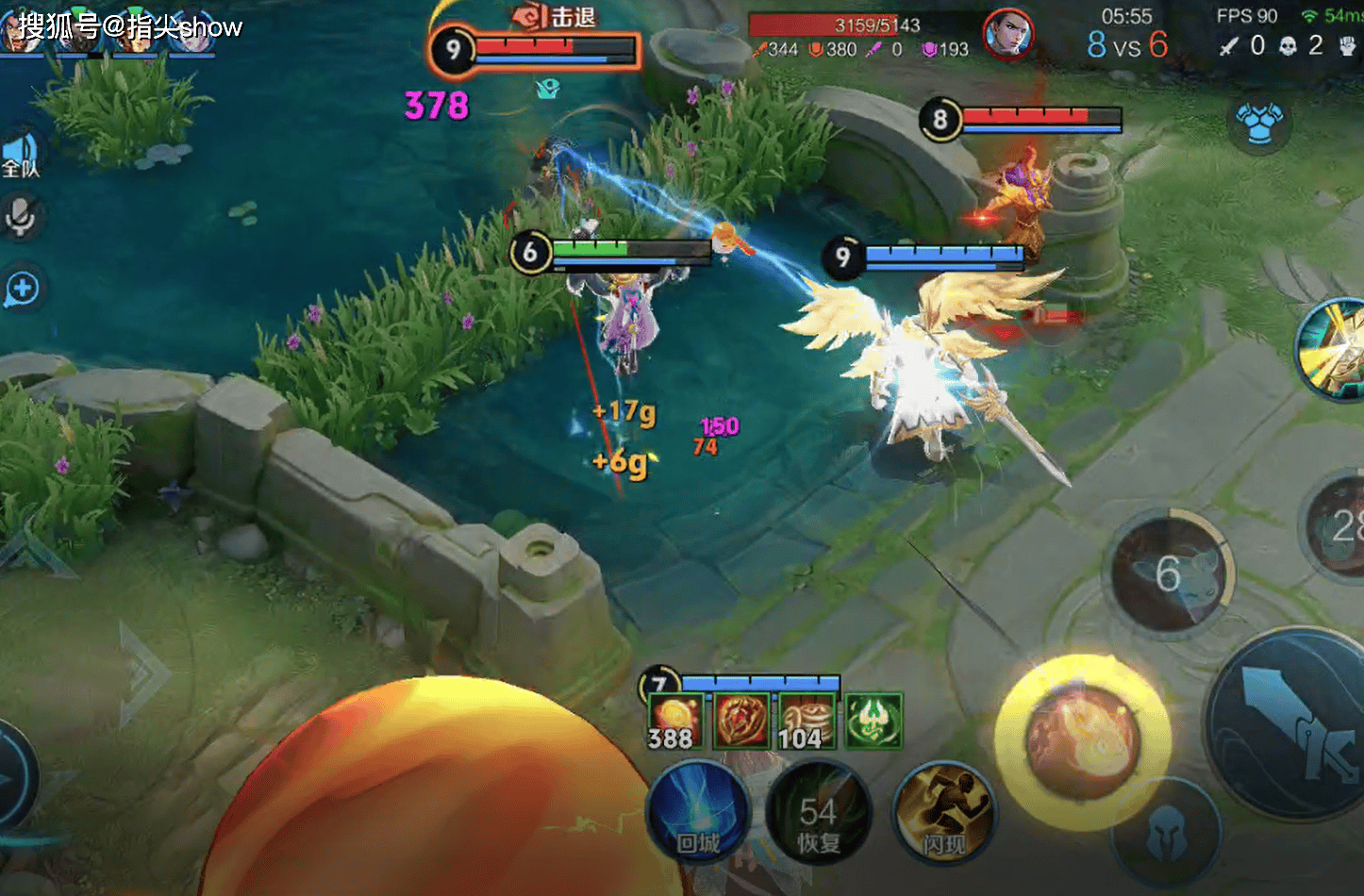Viewport: 1364px width, 896px height.
Task: Select the item slot showing 104
Action: coord(807,722)
